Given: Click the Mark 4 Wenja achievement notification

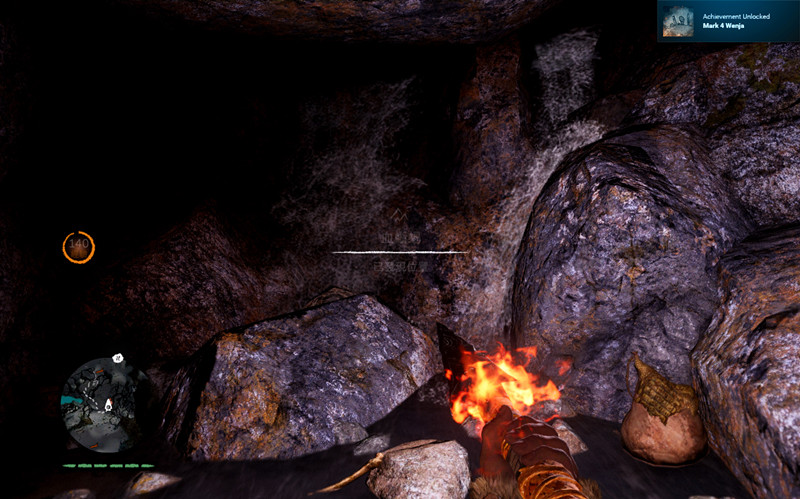Looking at the screenshot, I should (727, 21).
